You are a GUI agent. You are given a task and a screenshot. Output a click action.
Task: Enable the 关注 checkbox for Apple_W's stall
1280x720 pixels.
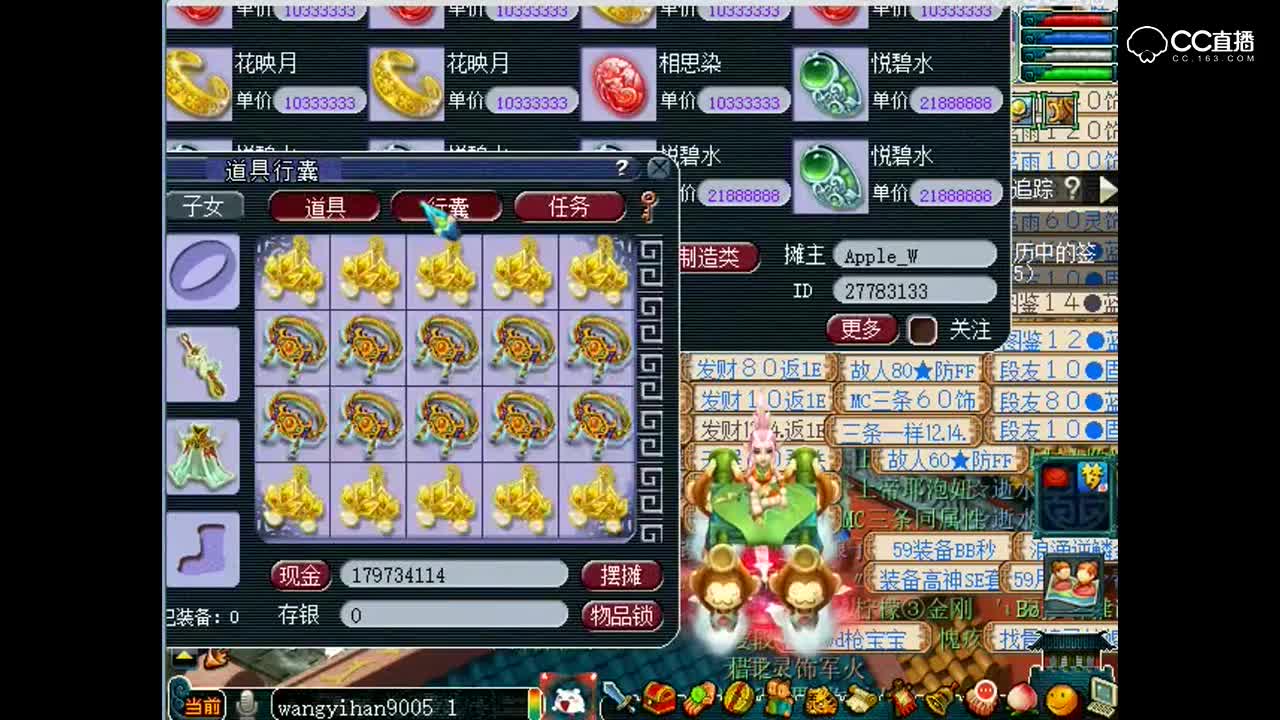[921, 330]
